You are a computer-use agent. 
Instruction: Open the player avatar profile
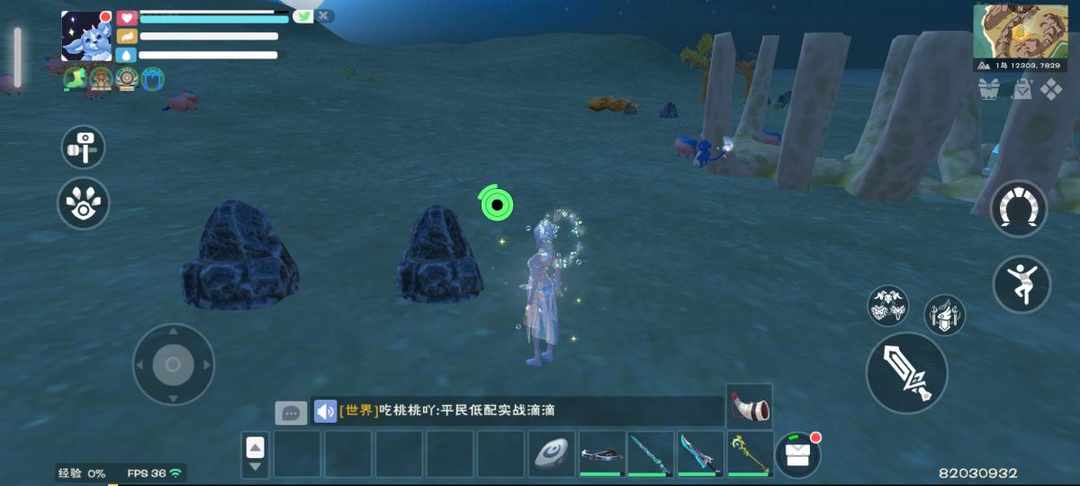(86, 36)
